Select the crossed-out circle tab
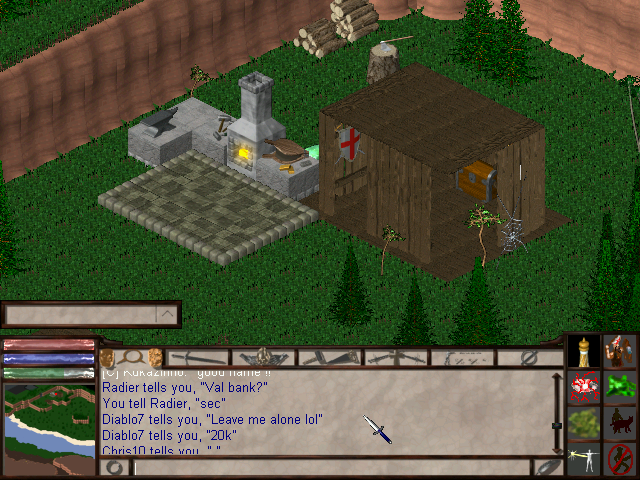The width and height of the screenshot is (640, 480). [x=531, y=357]
